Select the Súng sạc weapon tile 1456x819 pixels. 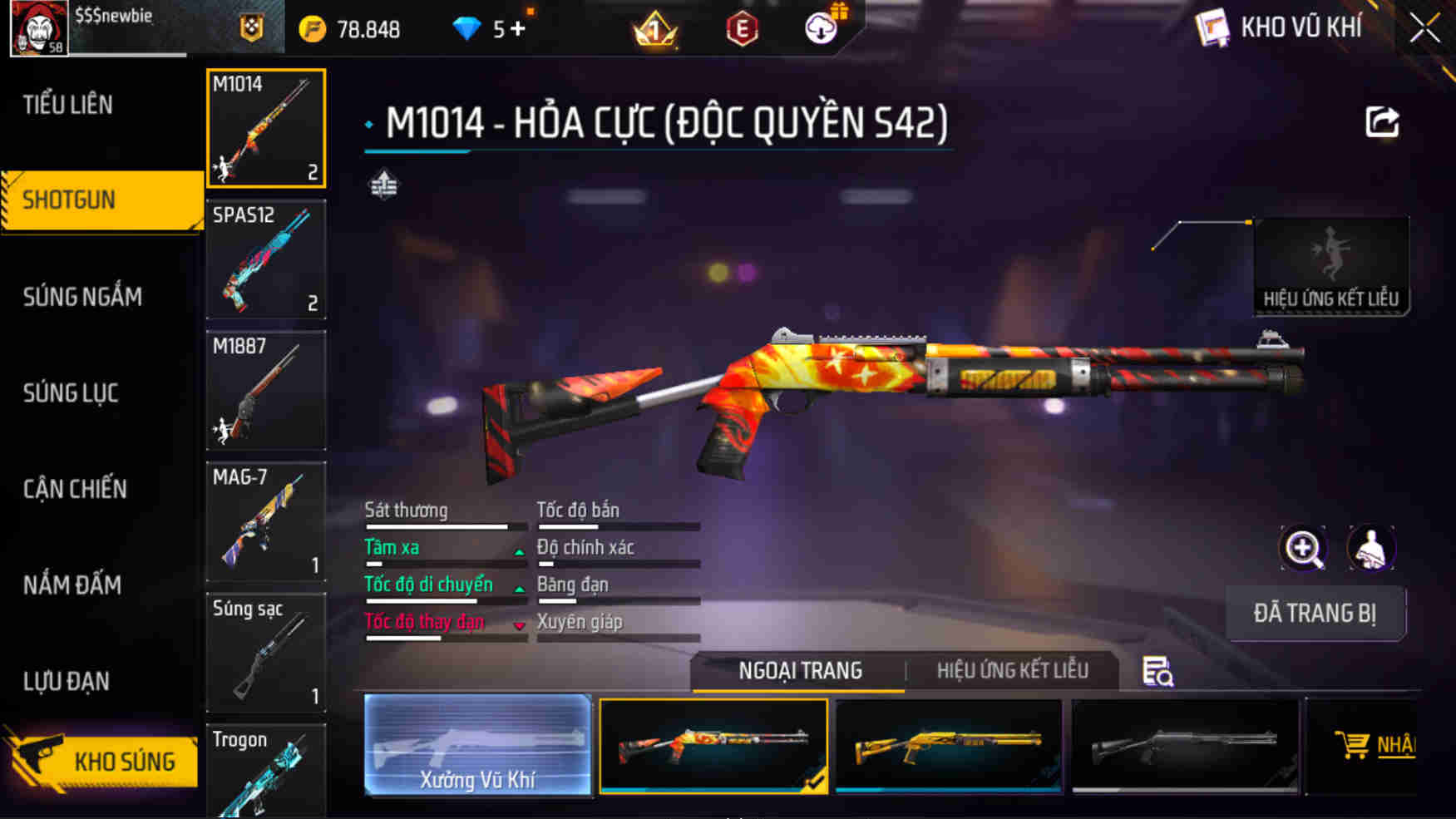click(266, 653)
